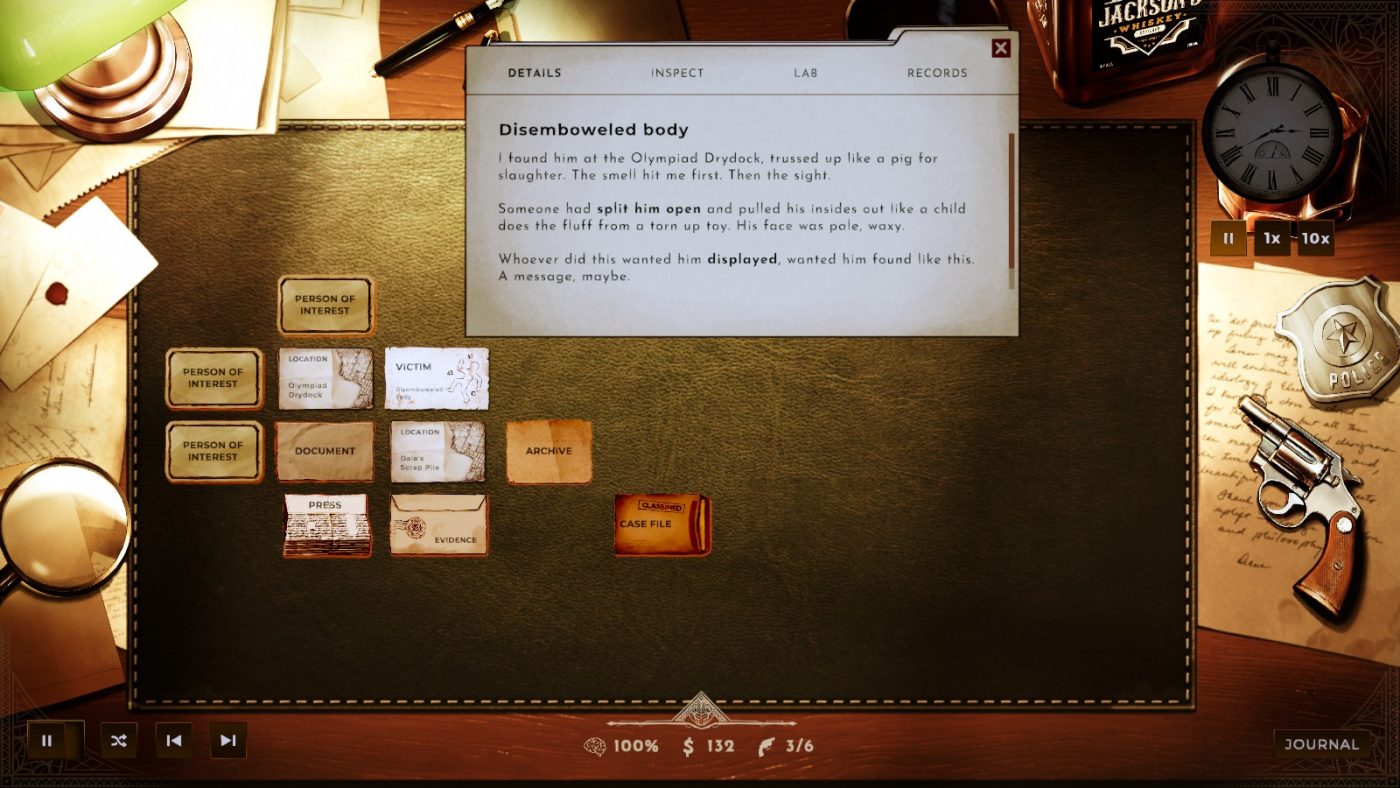Open the Dale's Scrap Pile location card

pos(438,452)
